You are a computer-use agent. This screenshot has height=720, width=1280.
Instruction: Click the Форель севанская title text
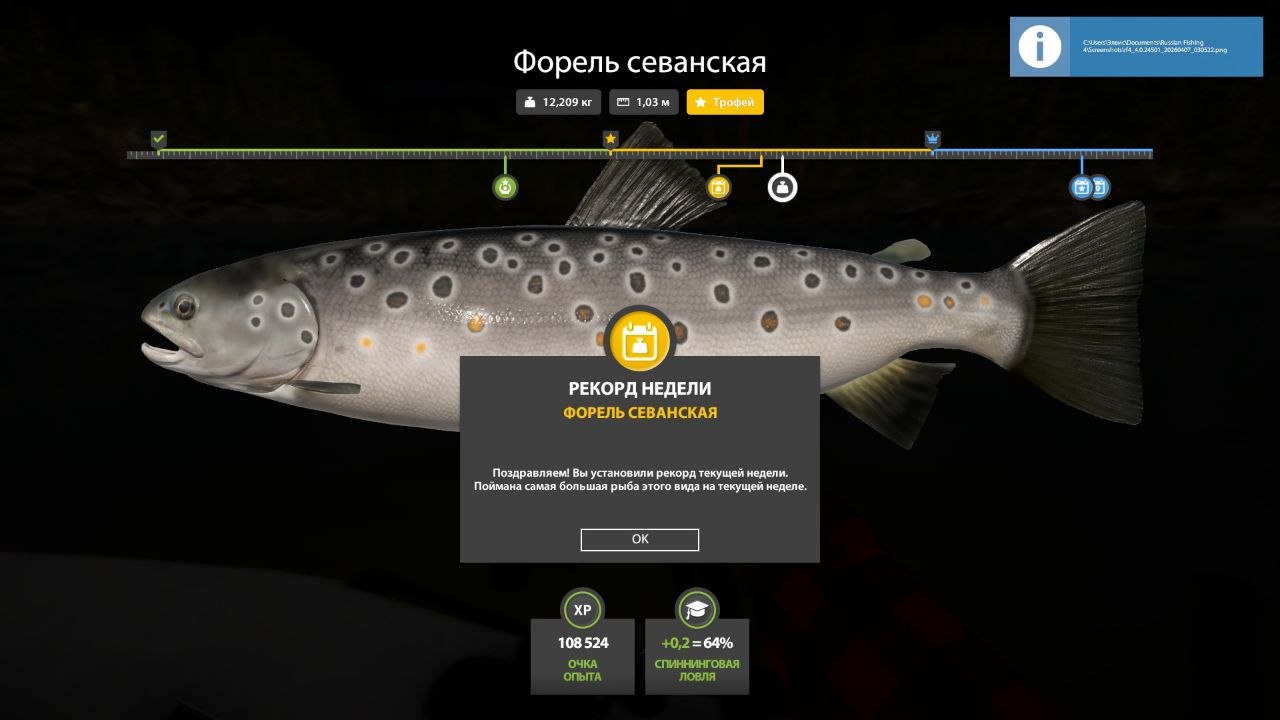point(639,62)
